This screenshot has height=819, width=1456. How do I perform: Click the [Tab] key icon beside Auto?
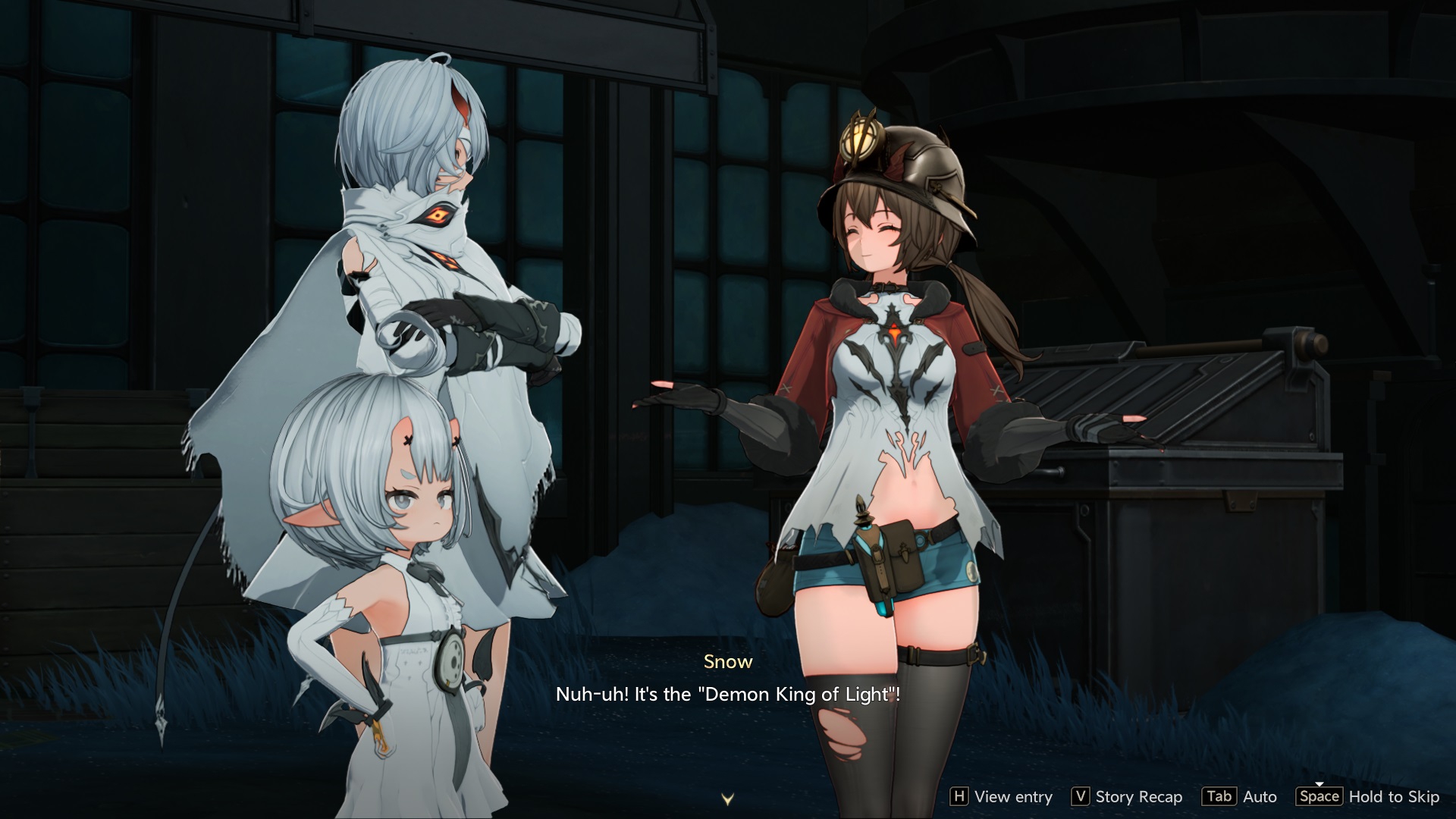point(1219,797)
